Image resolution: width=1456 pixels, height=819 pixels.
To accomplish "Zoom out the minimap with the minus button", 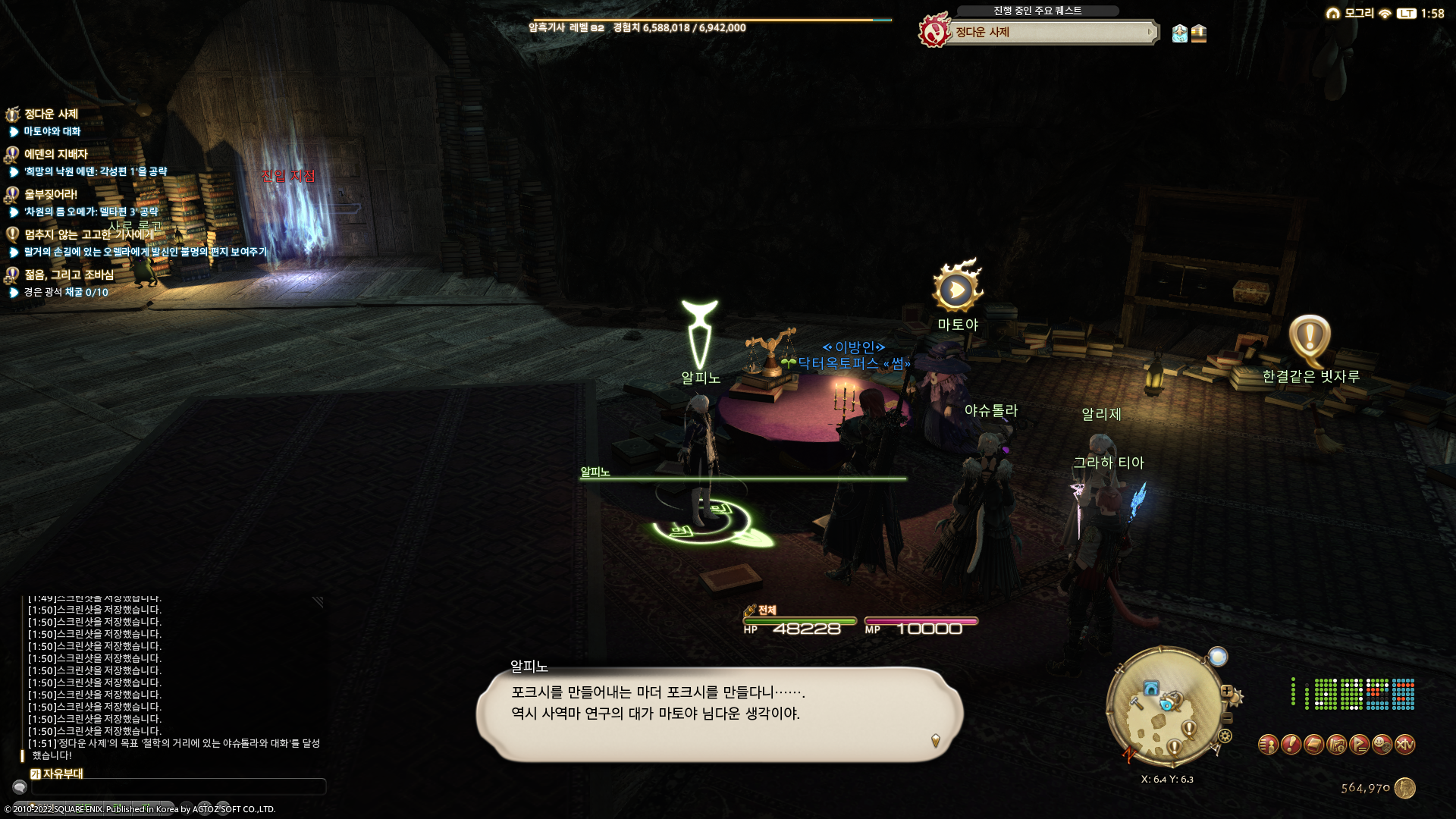I will pos(1228,717).
